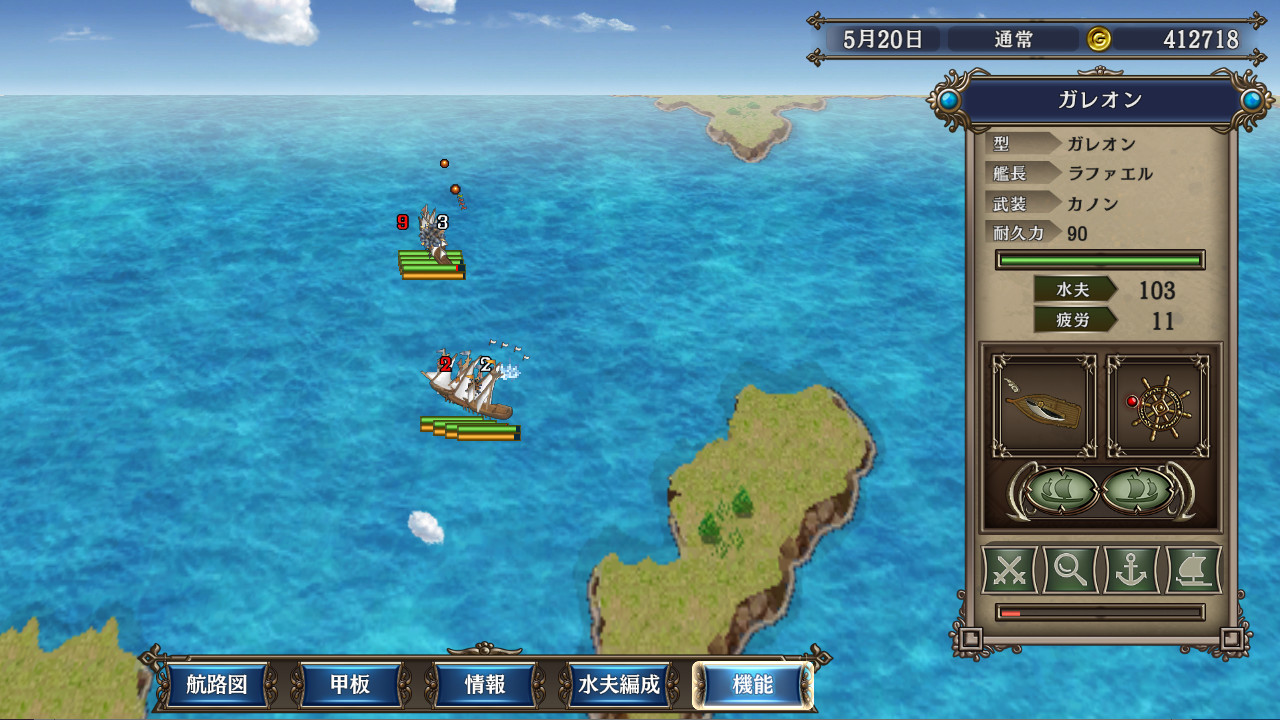Select the crossed swords battle icon
The width and height of the screenshot is (1280, 720).
click(1009, 570)
